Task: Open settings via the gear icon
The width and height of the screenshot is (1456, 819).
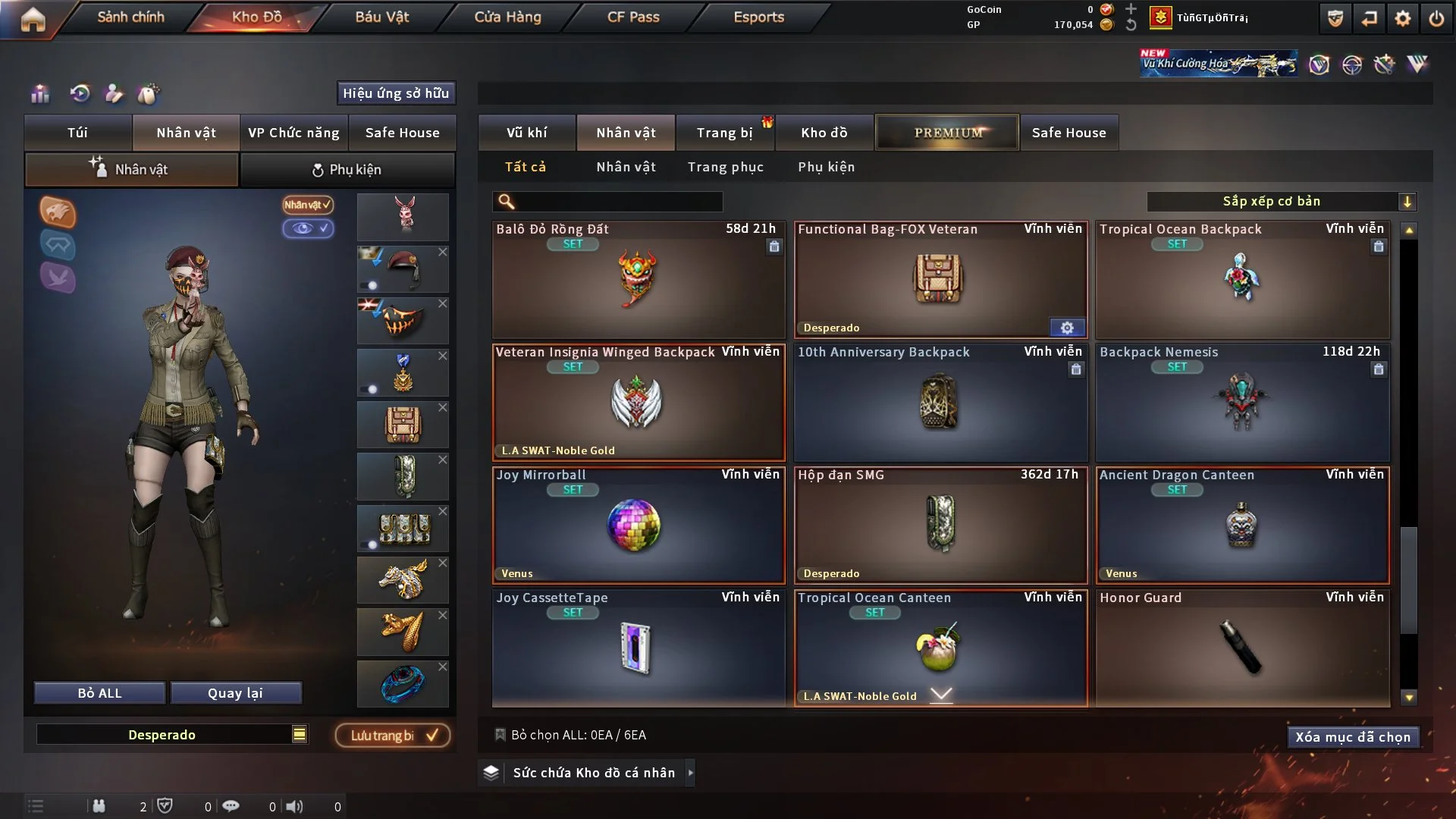Action: click(x=1403, y=18)
